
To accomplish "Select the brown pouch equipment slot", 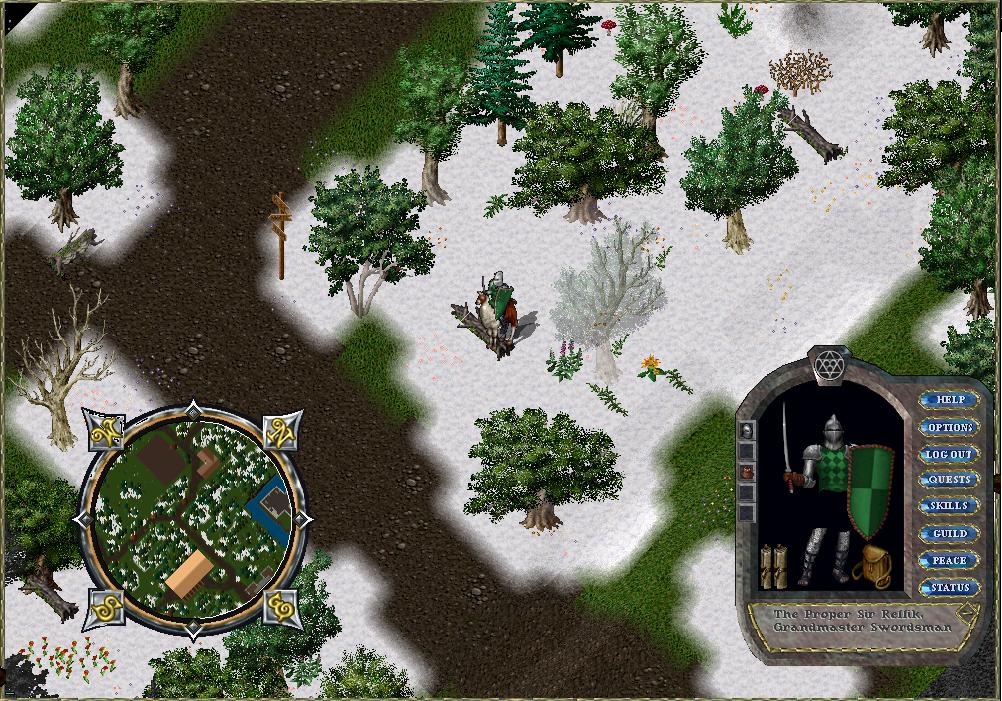I will (x=746, y=472).
